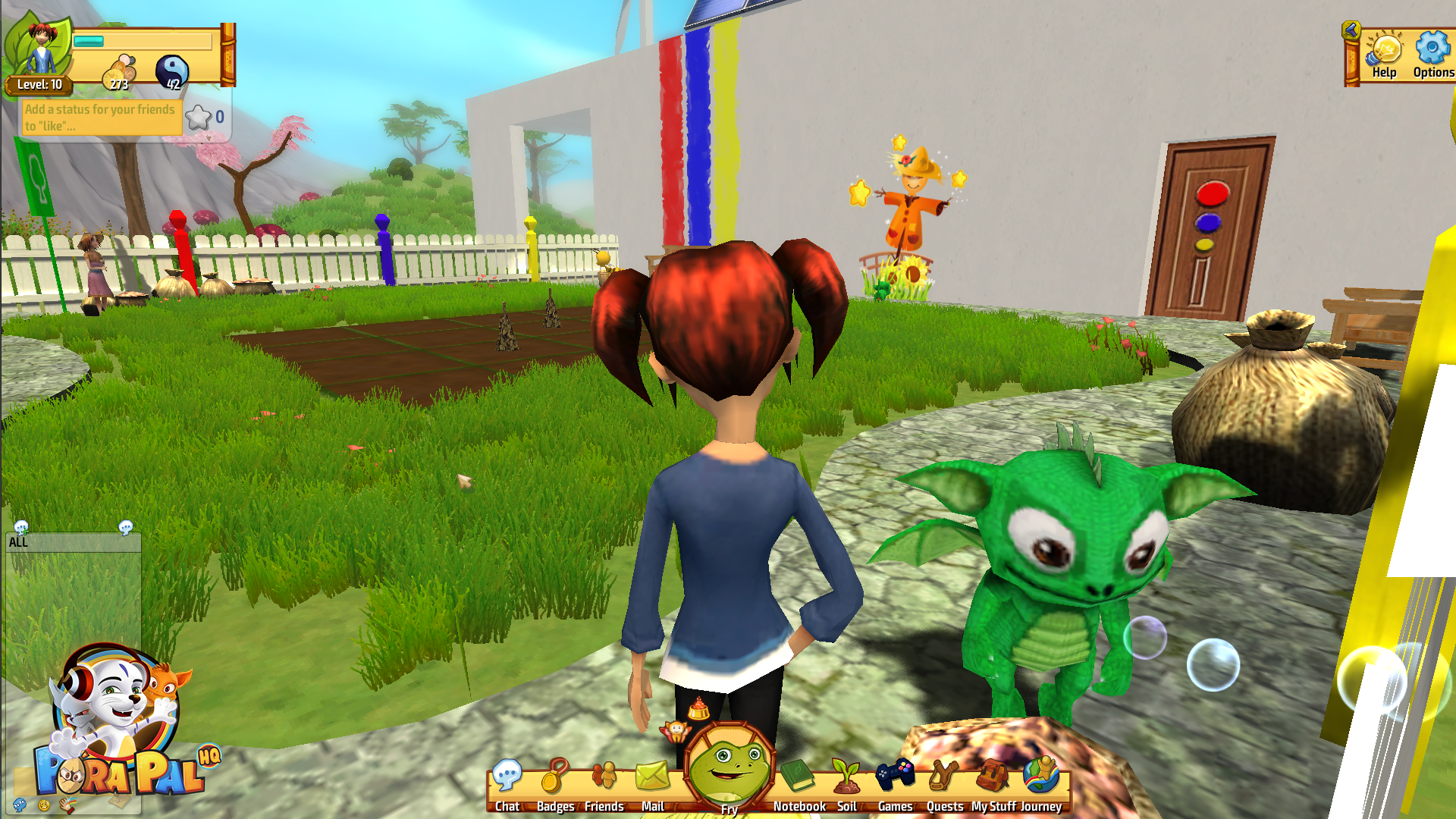Open the Options gear menu
The width and height of the screenshot is (1456, 819).
pos(1432,55)
